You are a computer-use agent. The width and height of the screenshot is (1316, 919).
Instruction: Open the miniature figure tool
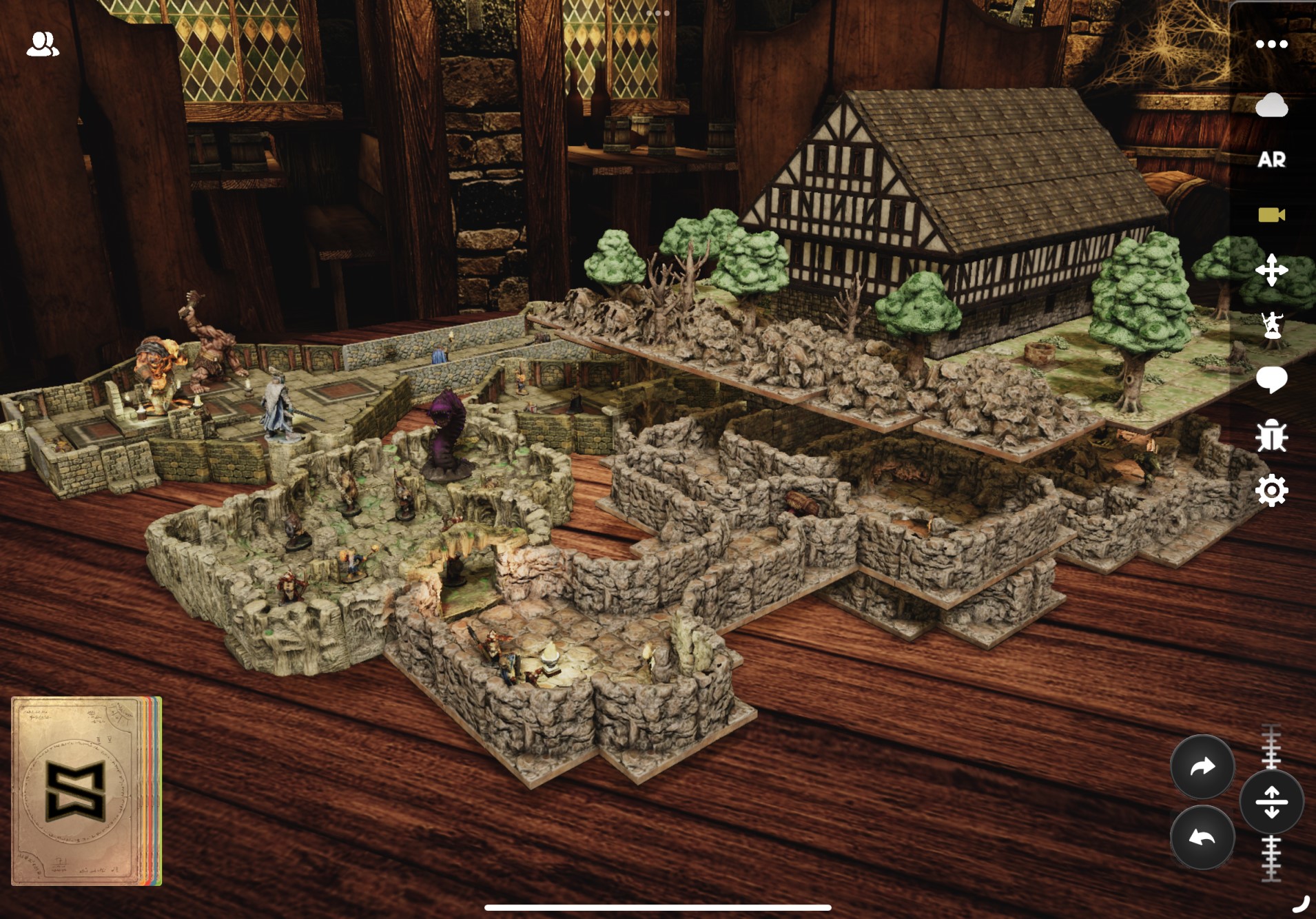click(1271, 325)
